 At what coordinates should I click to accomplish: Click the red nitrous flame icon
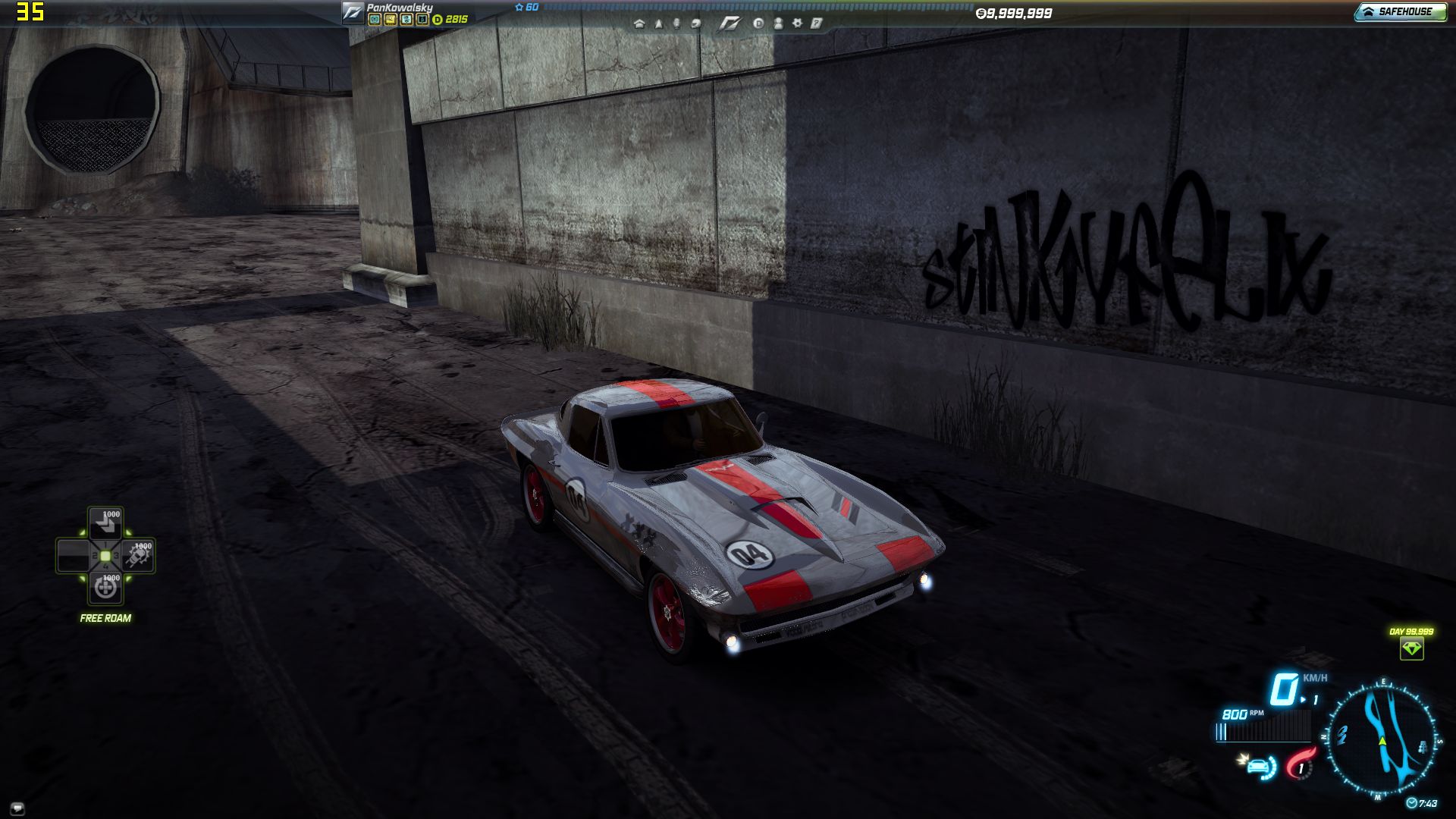point(1301,763)
